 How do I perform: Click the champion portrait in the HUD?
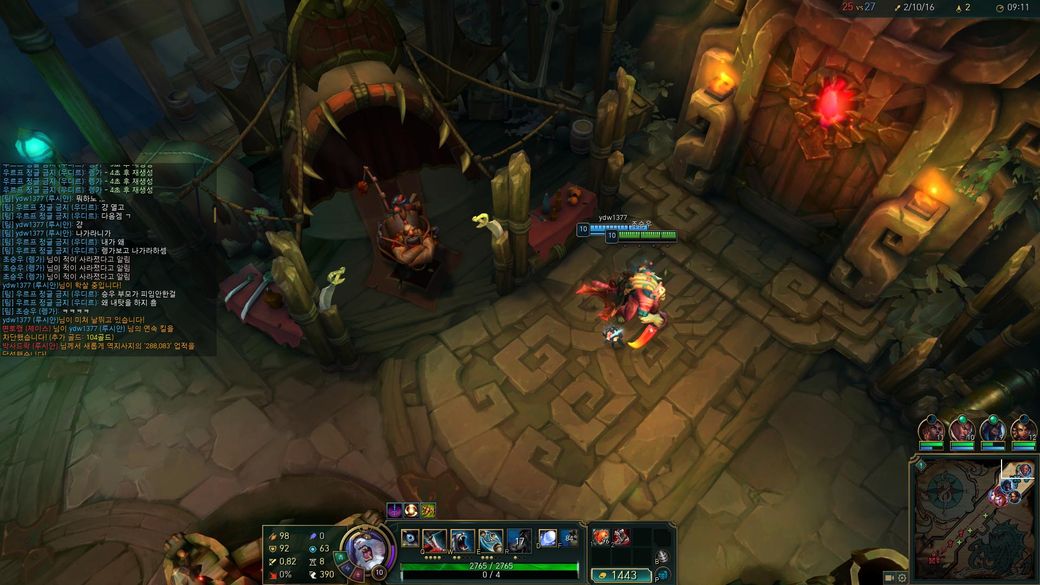pos(364,547)
